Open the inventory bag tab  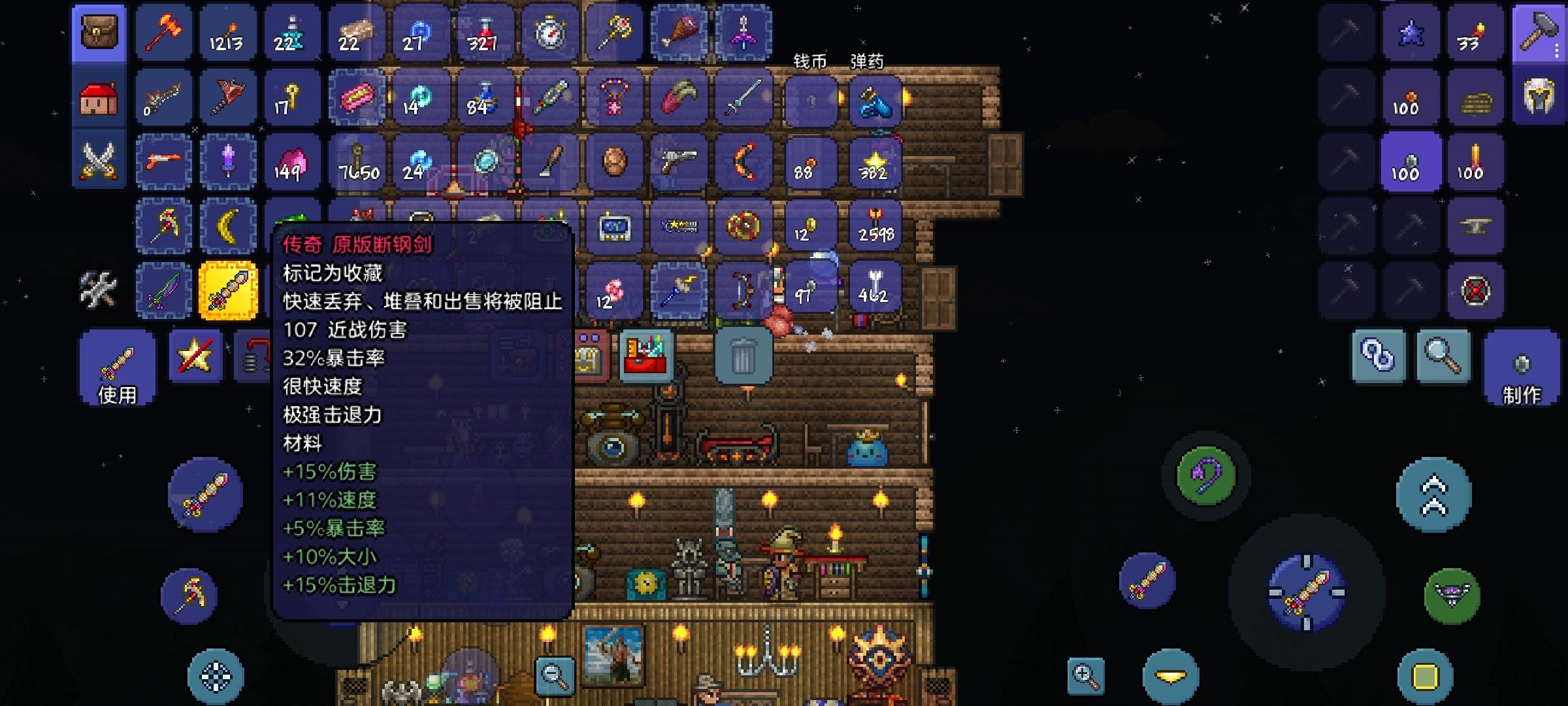(x=99, y=33)
